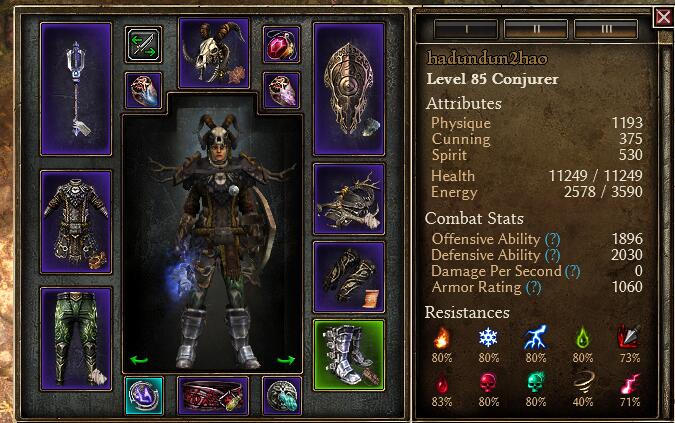
Task: Open character sheet tab II
Action: point(536,29)
